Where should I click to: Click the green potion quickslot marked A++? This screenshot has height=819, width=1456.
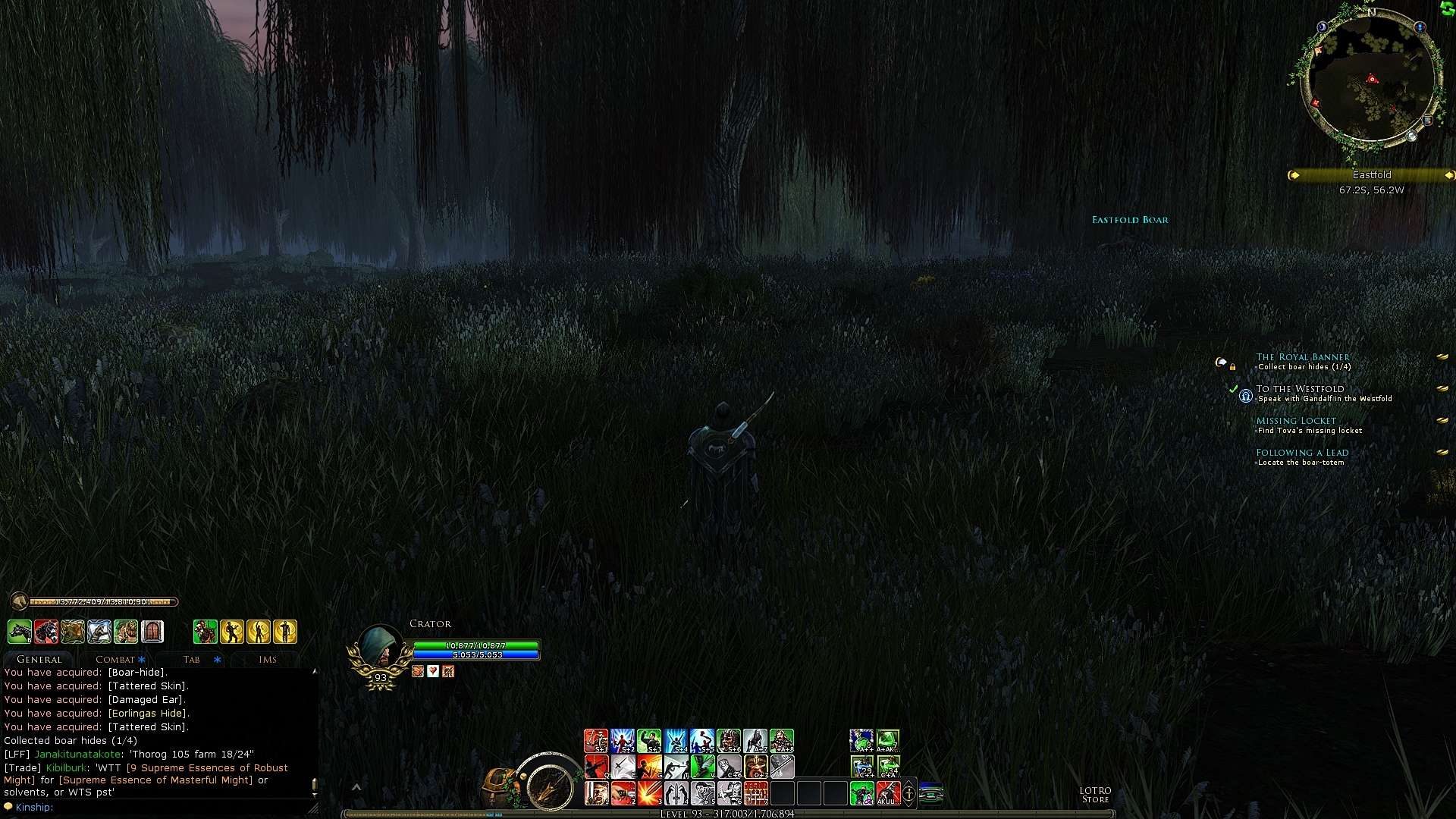tap(860, 740)
